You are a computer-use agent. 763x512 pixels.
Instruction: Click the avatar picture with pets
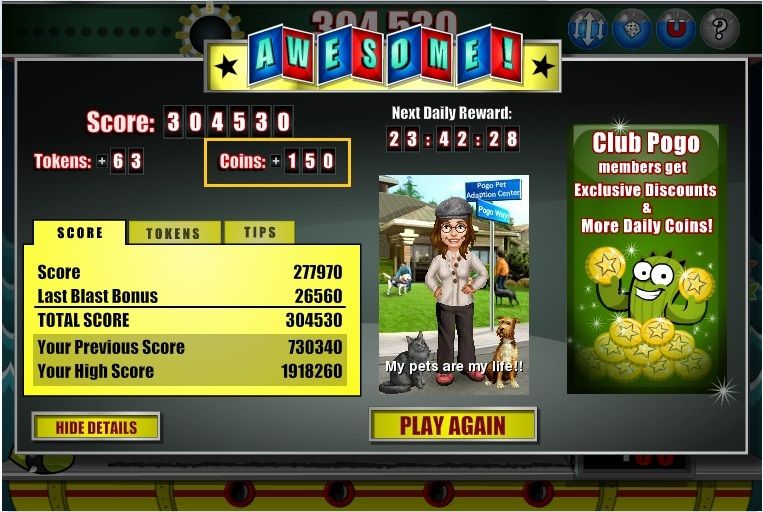[453, 284]
